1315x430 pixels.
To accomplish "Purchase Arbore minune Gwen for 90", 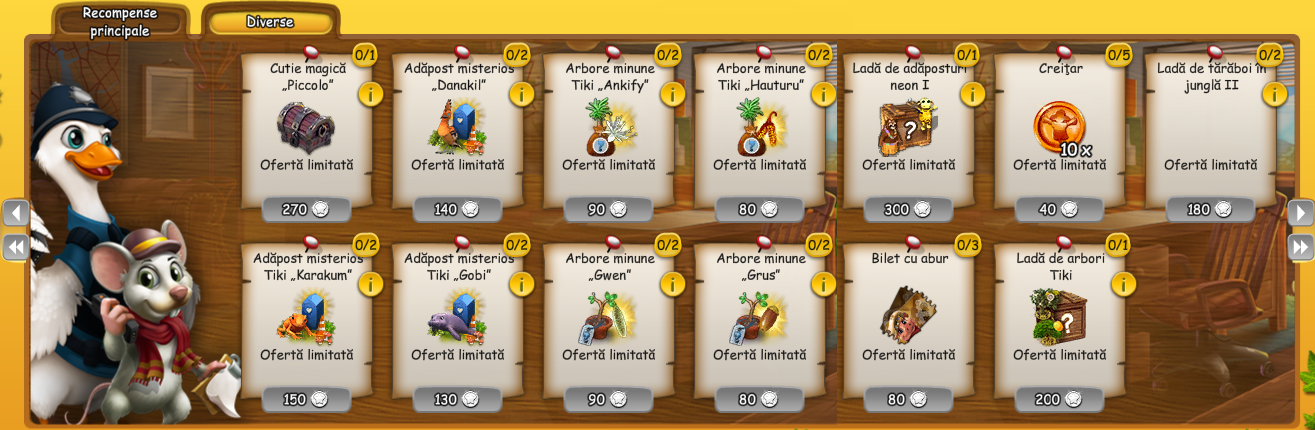I will pyautogui.click(x=609, y=399).
